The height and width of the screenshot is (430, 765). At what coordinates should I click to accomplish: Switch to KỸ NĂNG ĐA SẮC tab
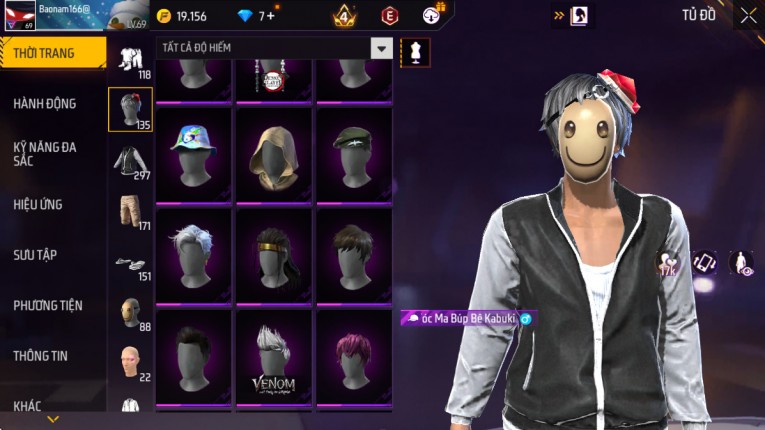tap(45, 153)
